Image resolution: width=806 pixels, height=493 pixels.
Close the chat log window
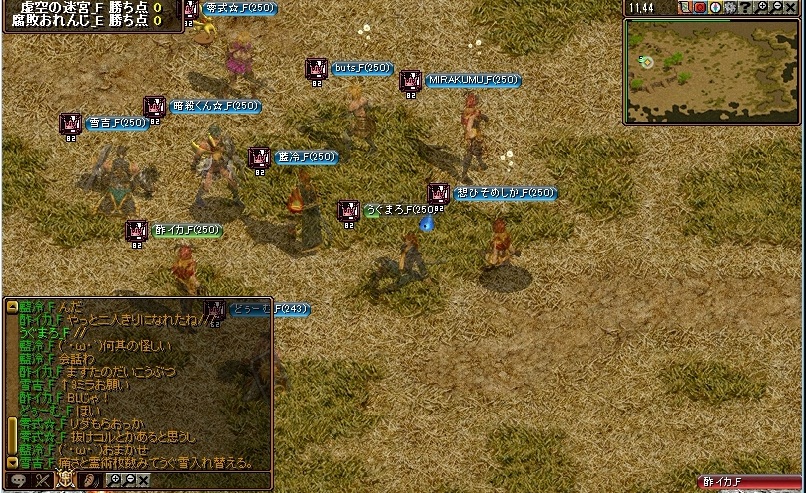point(144,480)
